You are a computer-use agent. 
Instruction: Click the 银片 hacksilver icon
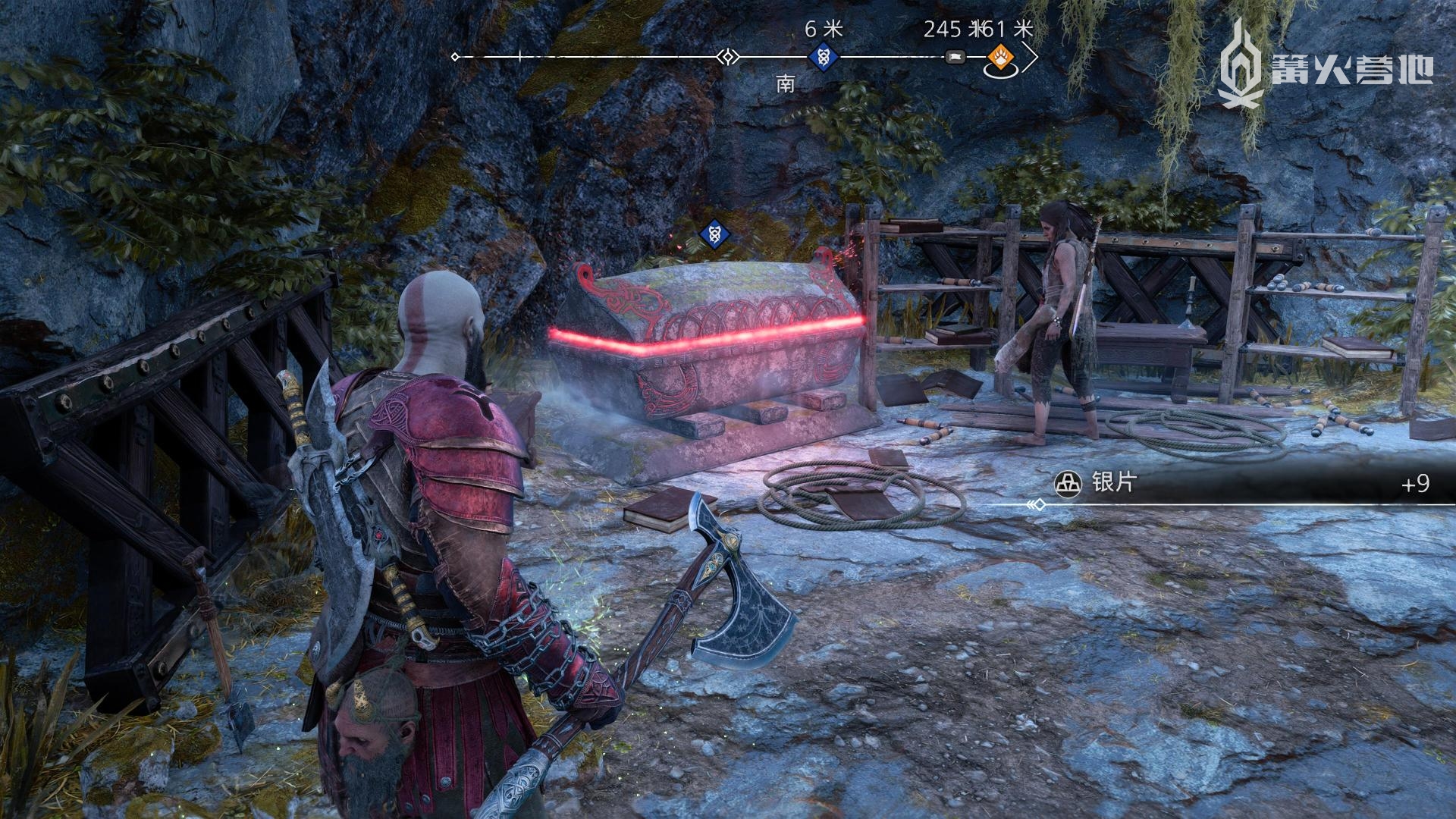[1068, 483]
